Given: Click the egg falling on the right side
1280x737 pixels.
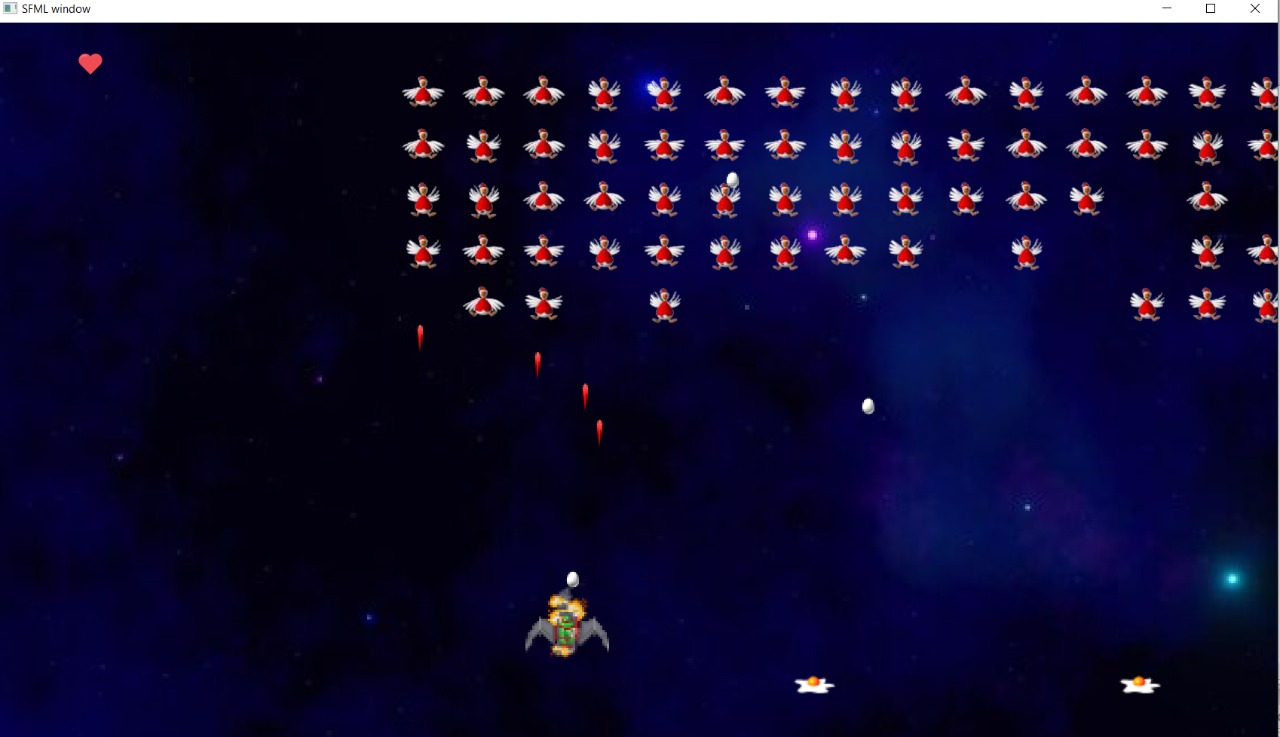Looking at the screenshot, I should (866, 405).
